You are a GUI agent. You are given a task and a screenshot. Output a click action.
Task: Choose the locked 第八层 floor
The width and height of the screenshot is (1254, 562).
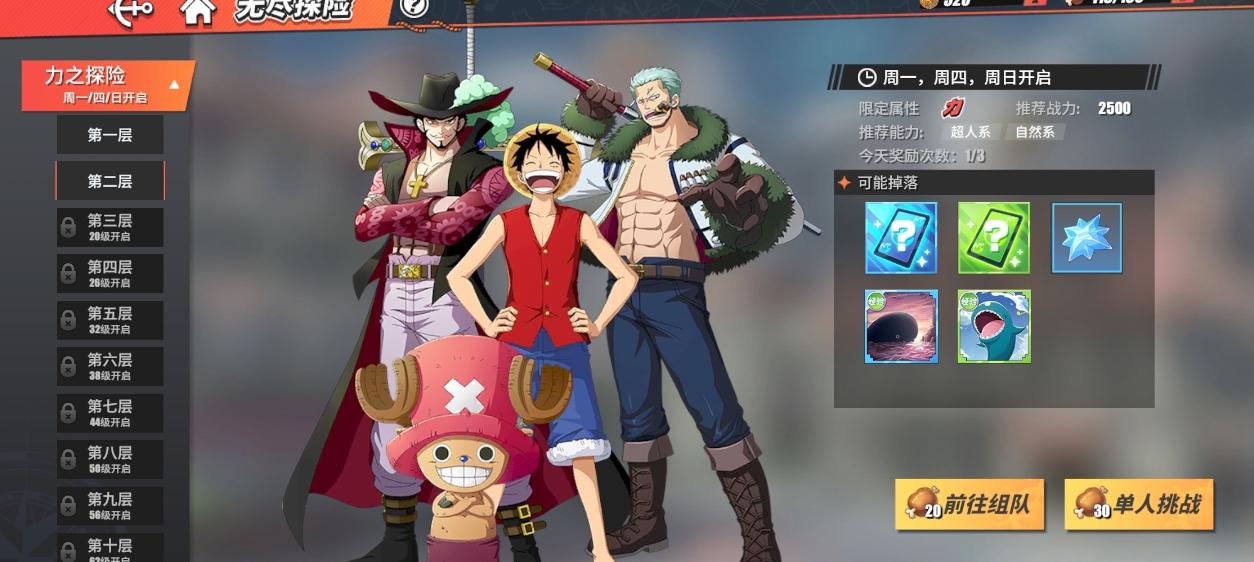coord(110,459)
